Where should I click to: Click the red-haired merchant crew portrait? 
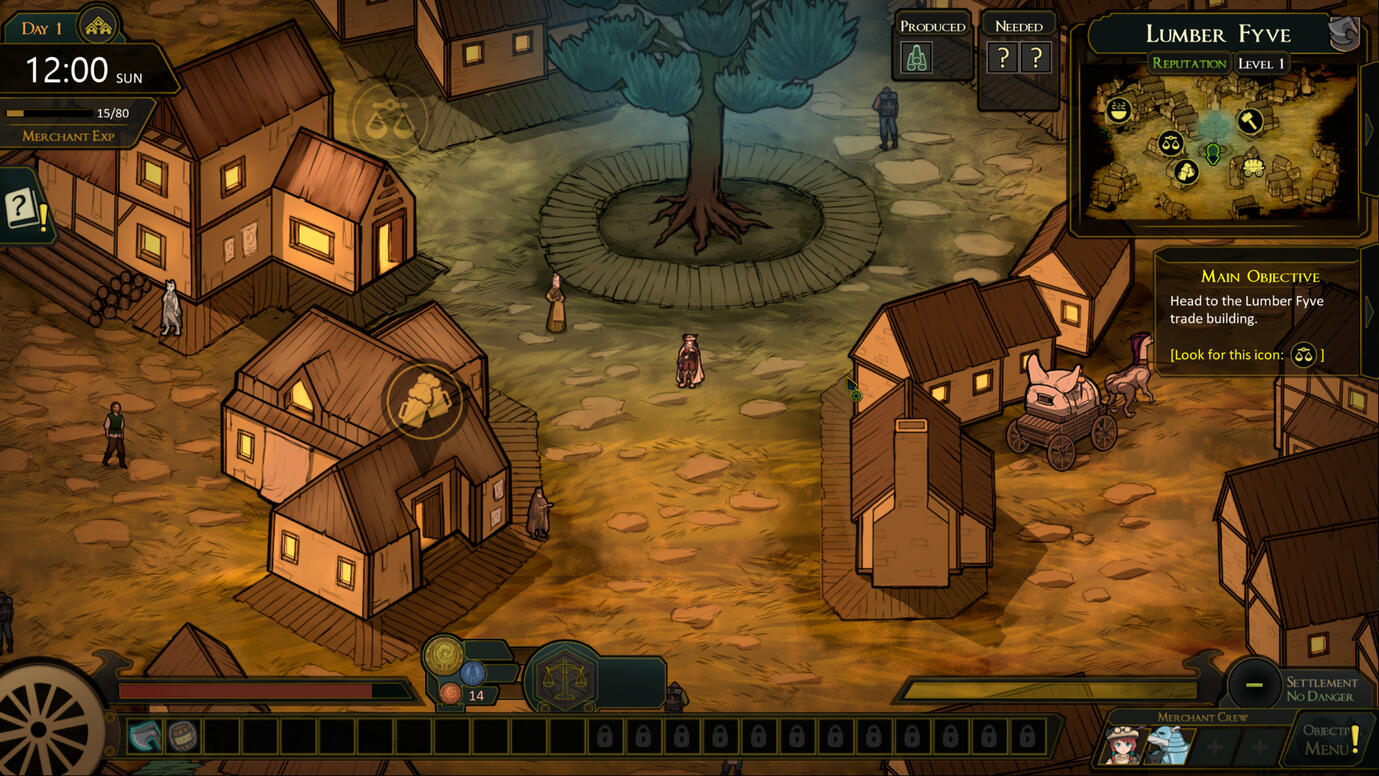point(1126,744)
